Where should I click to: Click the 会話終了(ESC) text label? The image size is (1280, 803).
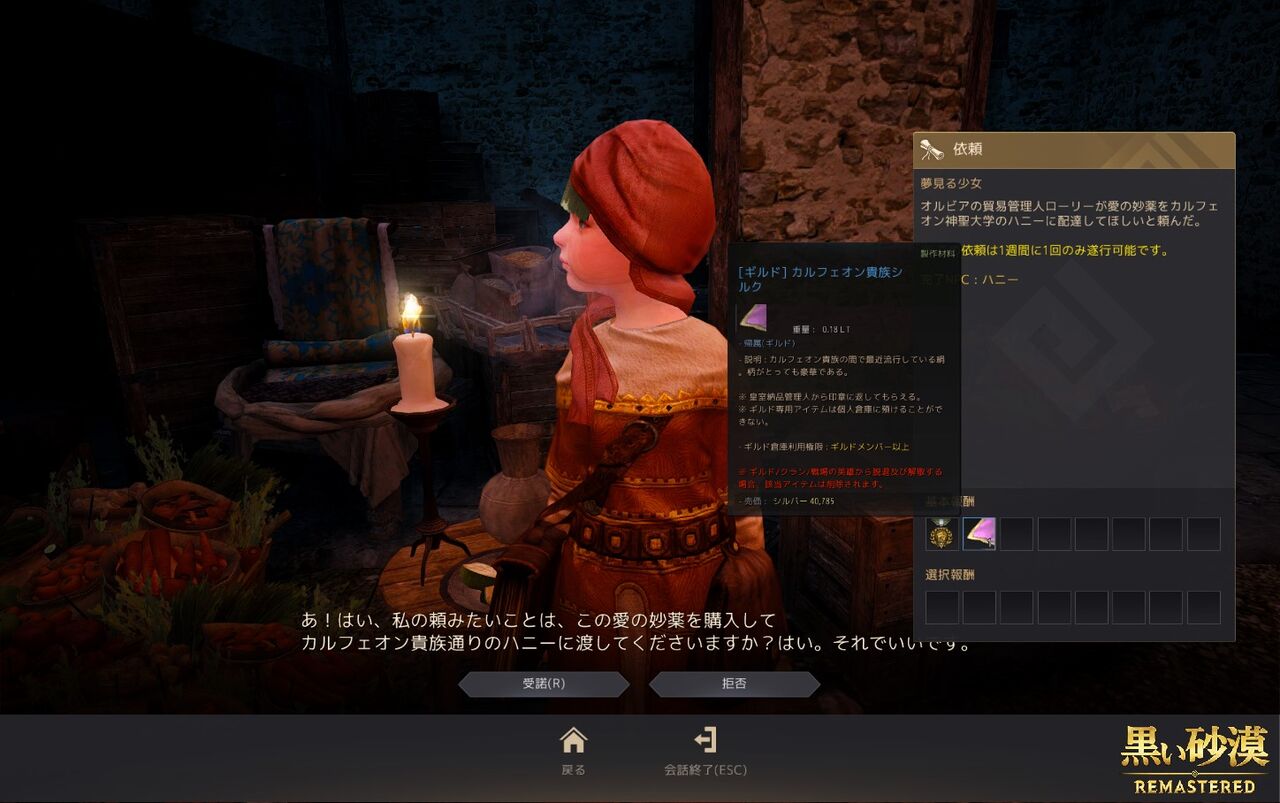[x=706, y=769]
